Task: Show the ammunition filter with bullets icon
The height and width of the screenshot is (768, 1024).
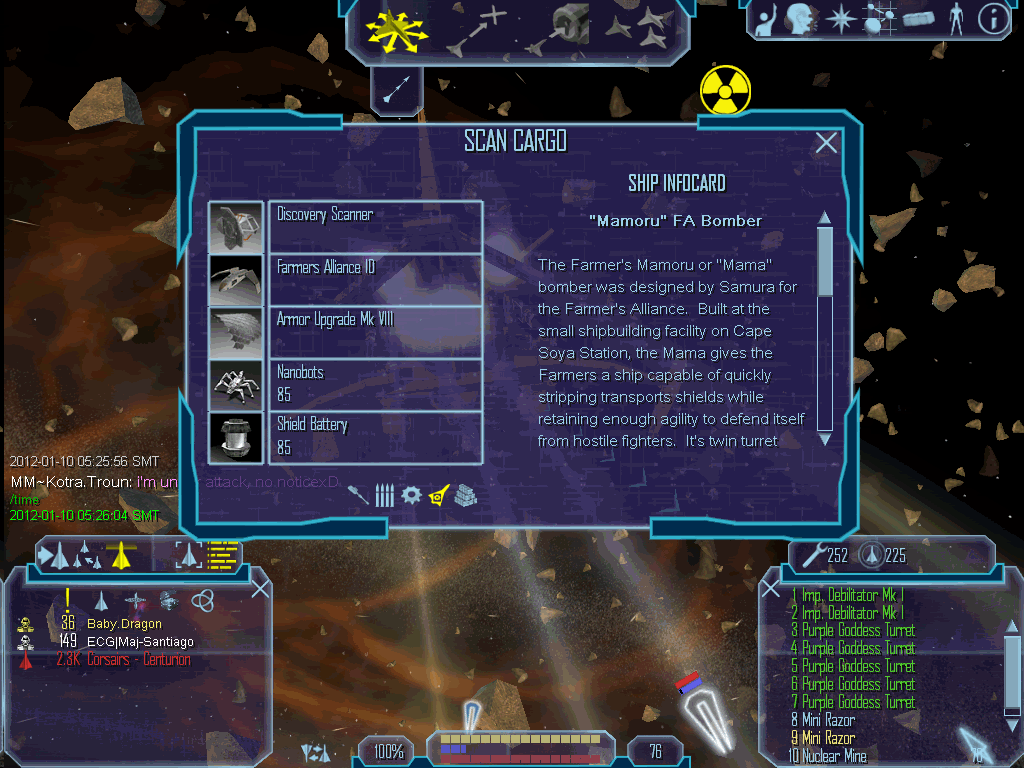Action: 384,494
